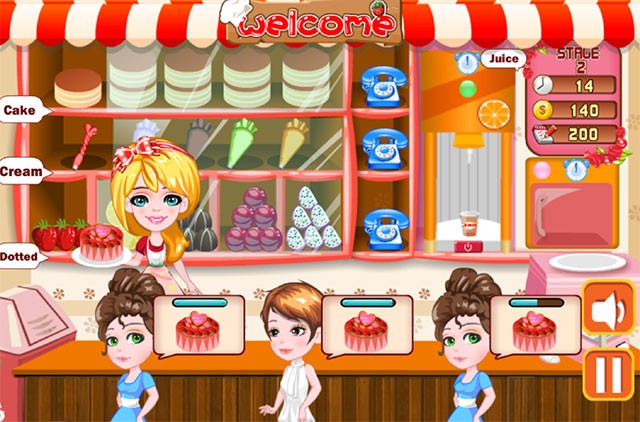Grab the red striped cream piping bag
Screen dimensions: 640x422
(x=84, y=146)
